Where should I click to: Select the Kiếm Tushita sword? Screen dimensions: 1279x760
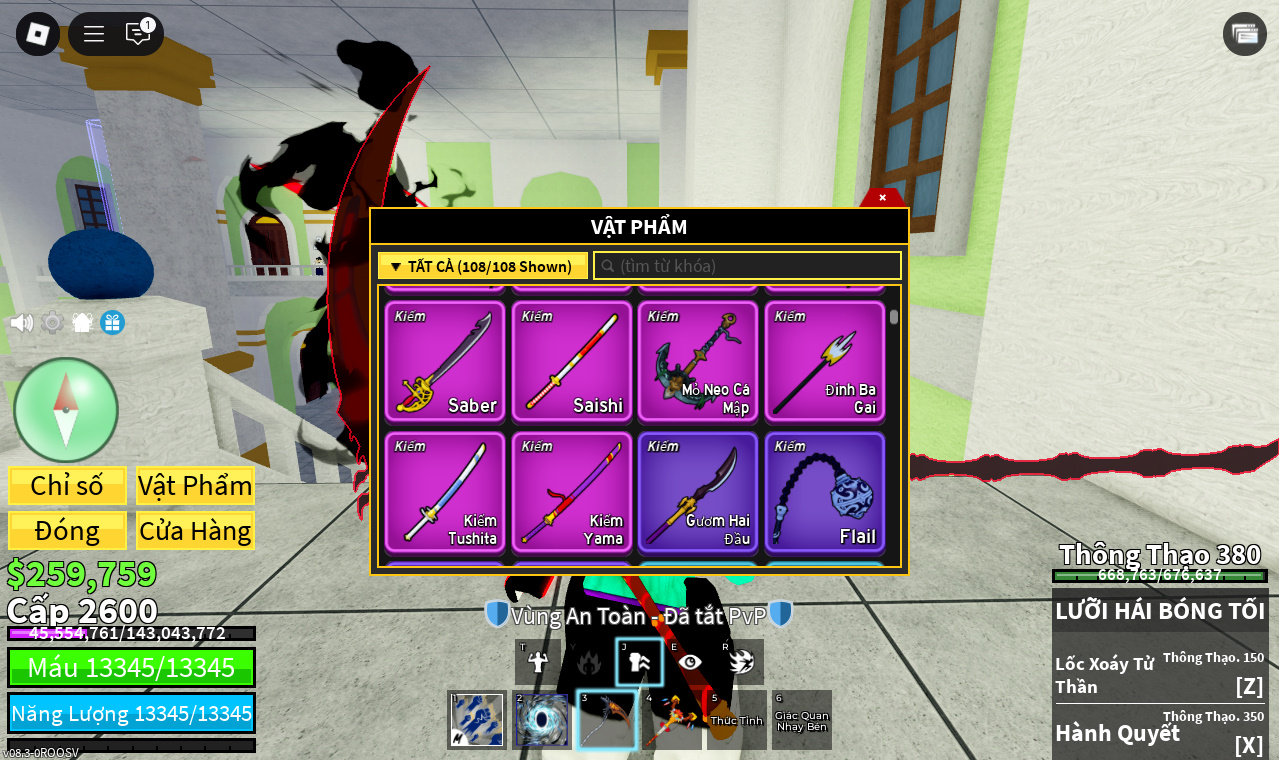click(445, 492)
